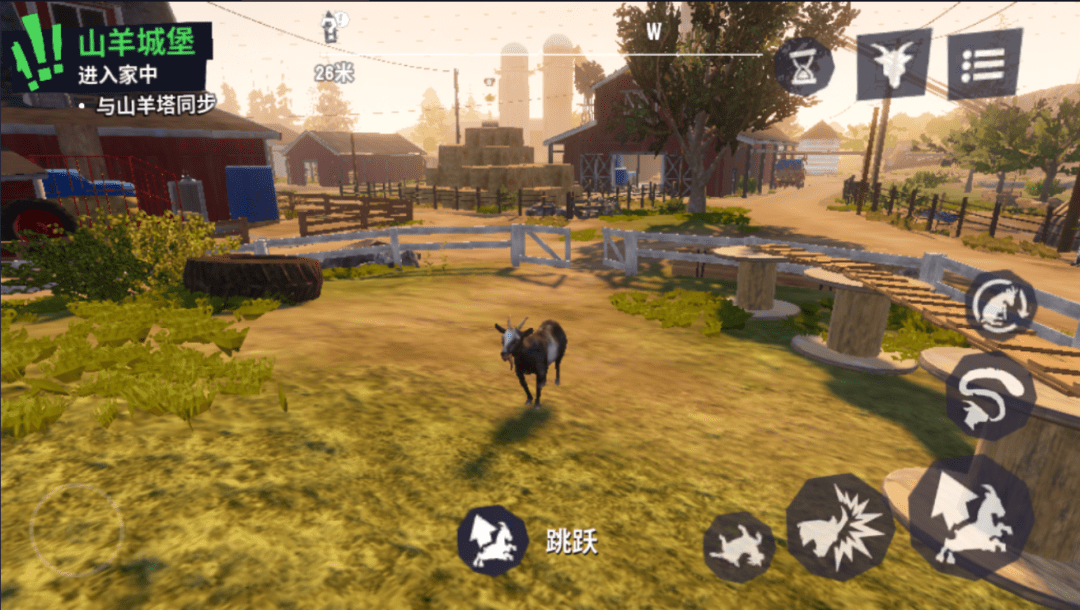Image resolution: width=1080 pixels, height=610 pixels.
Task: Activate the hourglass slow-motion button
Action: coord(804,67)
